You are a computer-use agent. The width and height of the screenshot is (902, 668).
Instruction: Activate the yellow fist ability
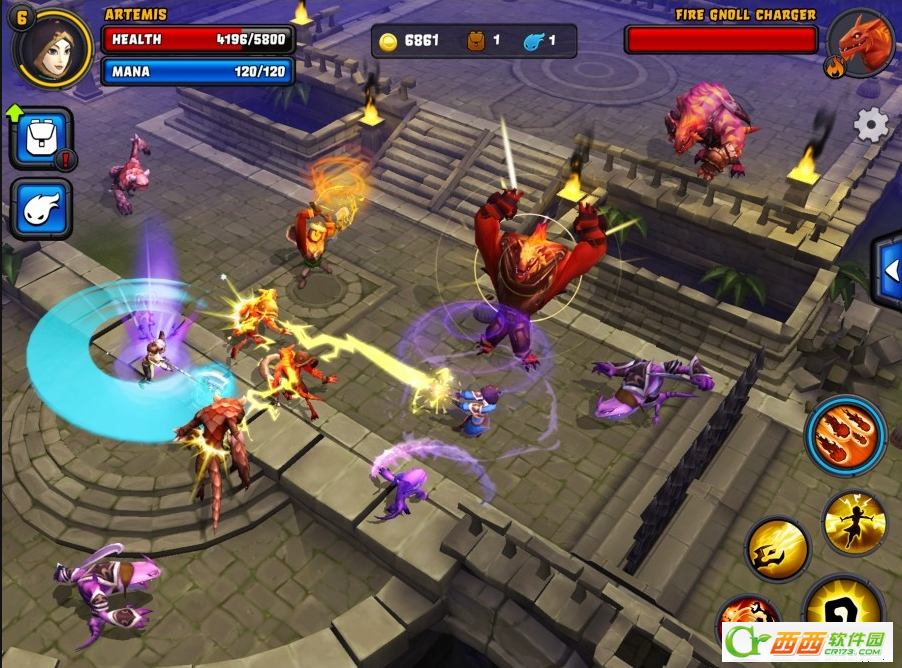coord(843,609)
